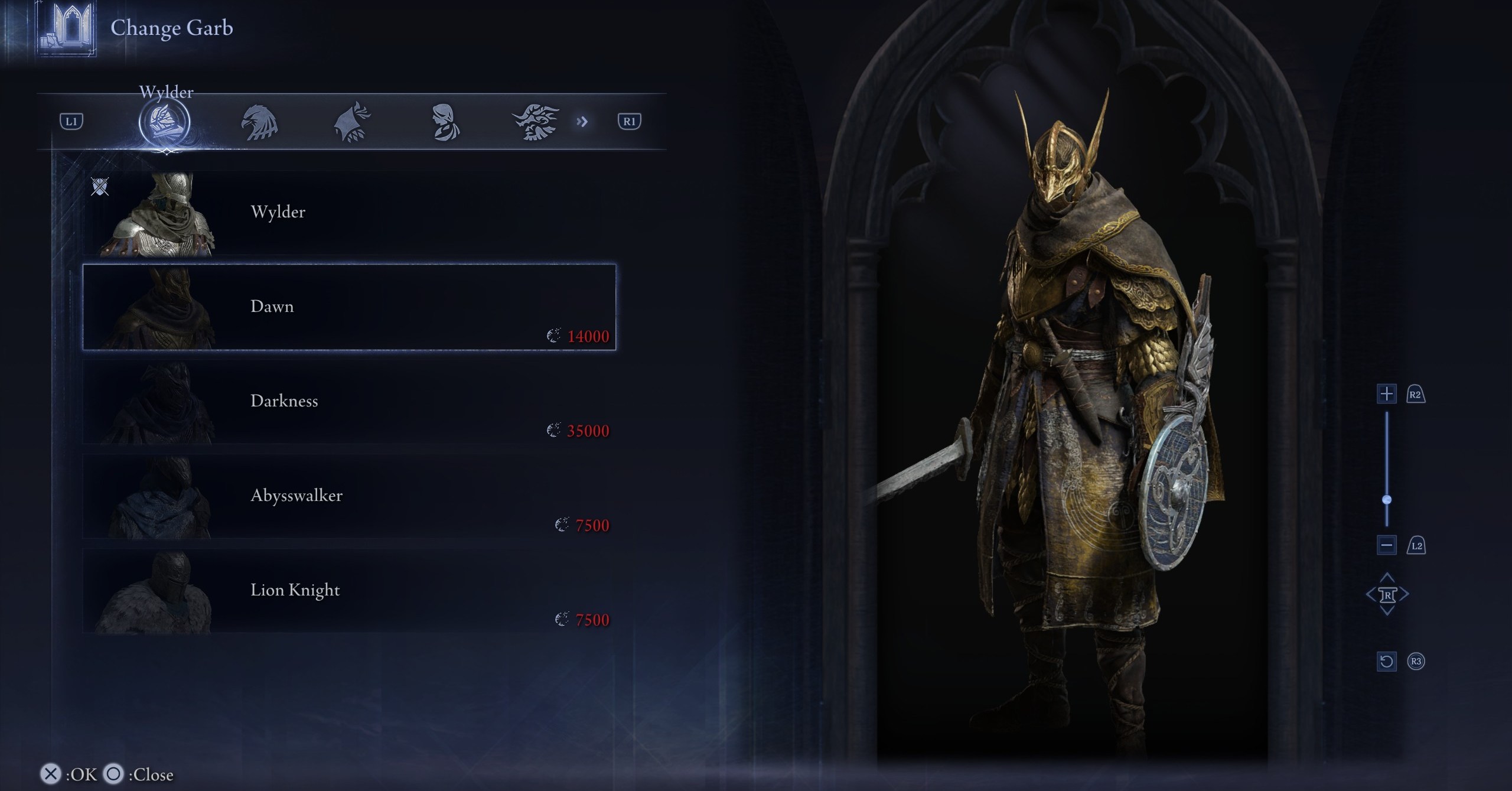Zoom in with the plus icon
Screen dimensions: 1512x791
1386,394
